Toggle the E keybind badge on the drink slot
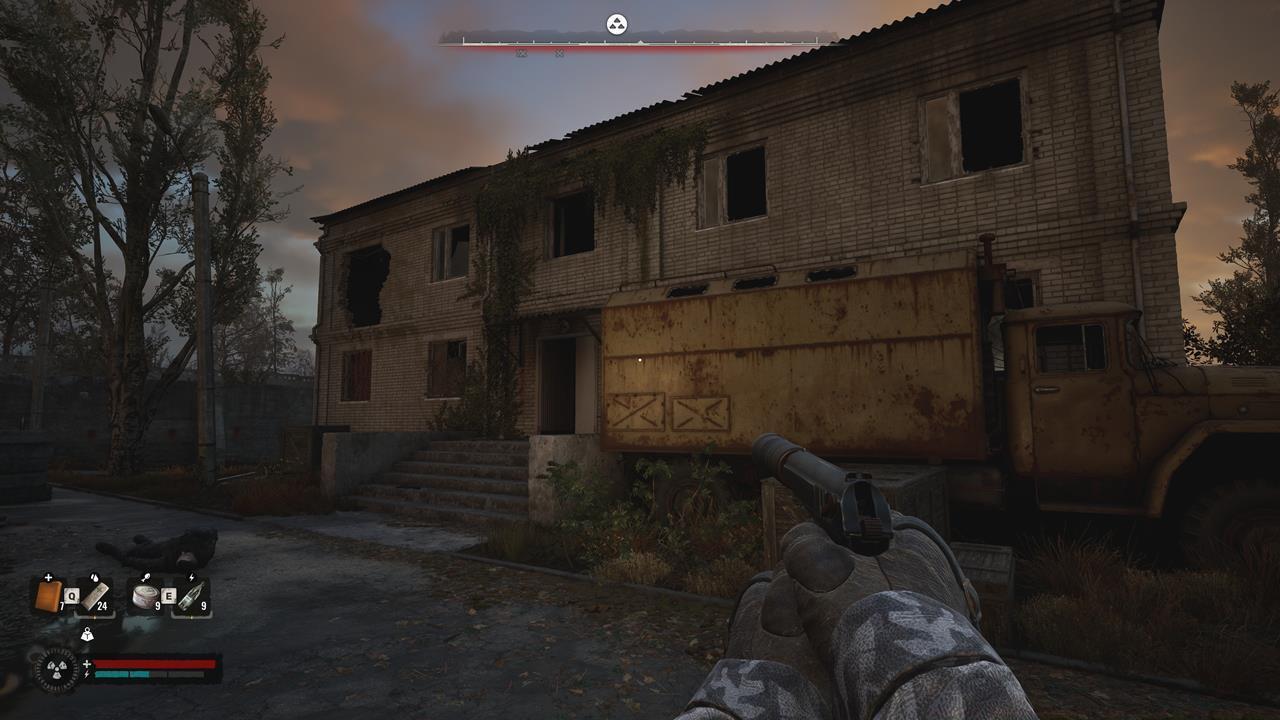Screen dimensions: 1280x720 169,595
